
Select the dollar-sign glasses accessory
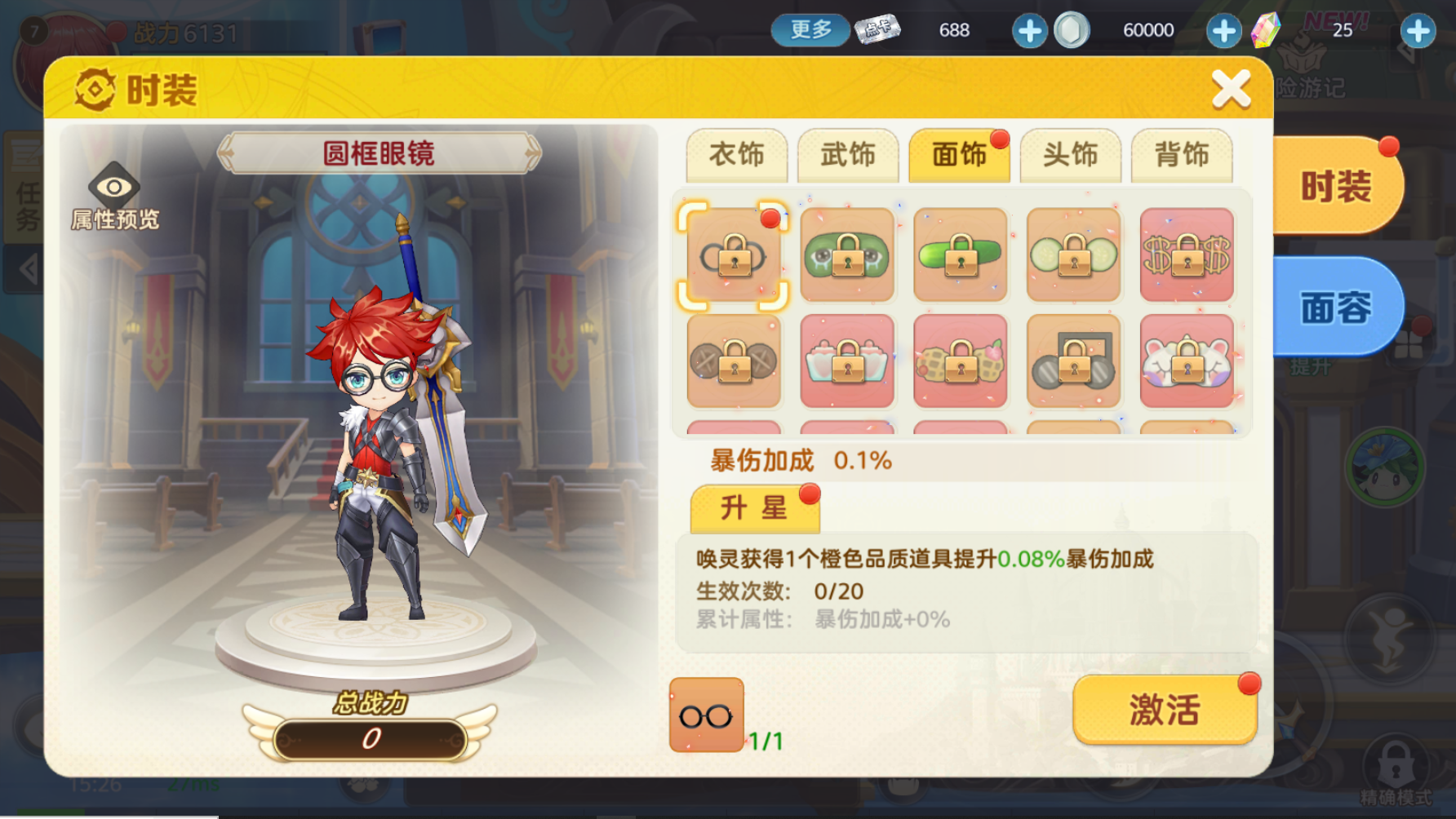(1186, 255)
